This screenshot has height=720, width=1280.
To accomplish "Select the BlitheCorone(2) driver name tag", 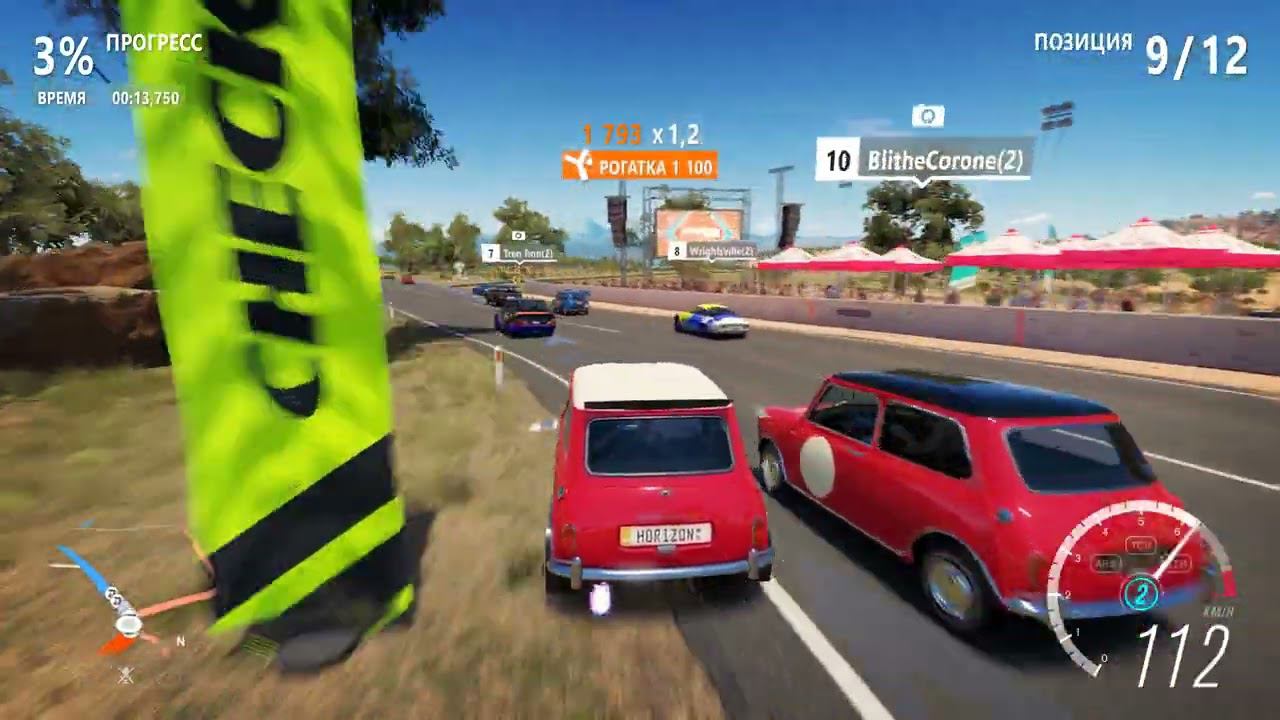I will click(x=924, y=161).
